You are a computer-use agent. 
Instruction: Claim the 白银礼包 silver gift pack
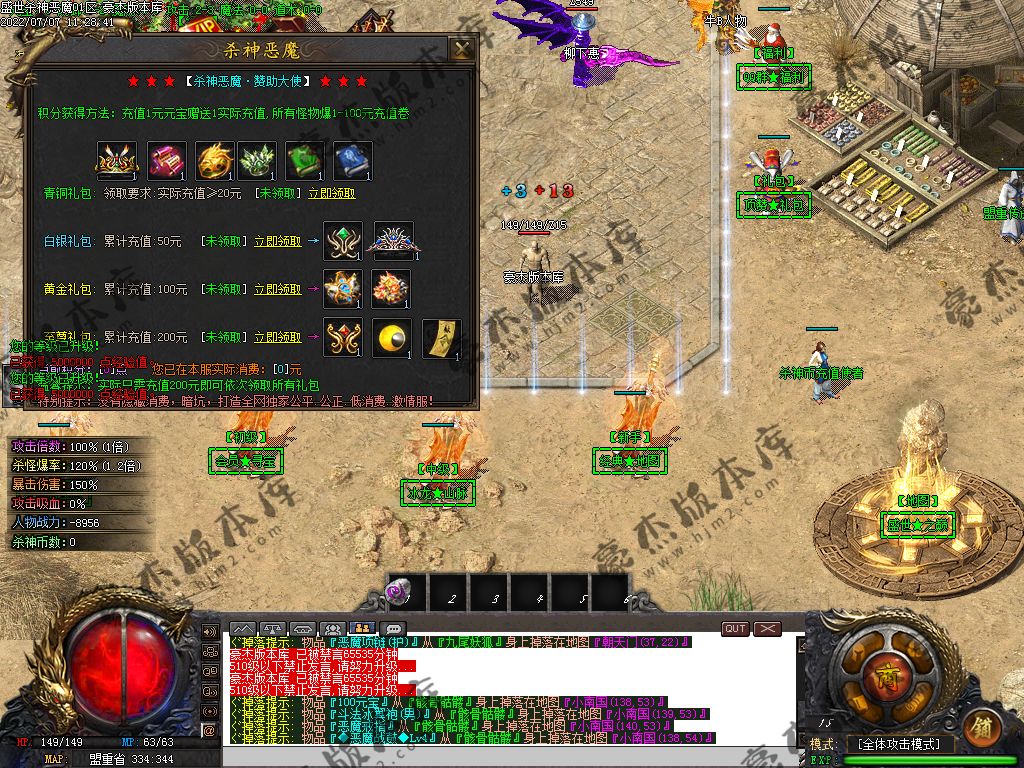pos(277,241)
